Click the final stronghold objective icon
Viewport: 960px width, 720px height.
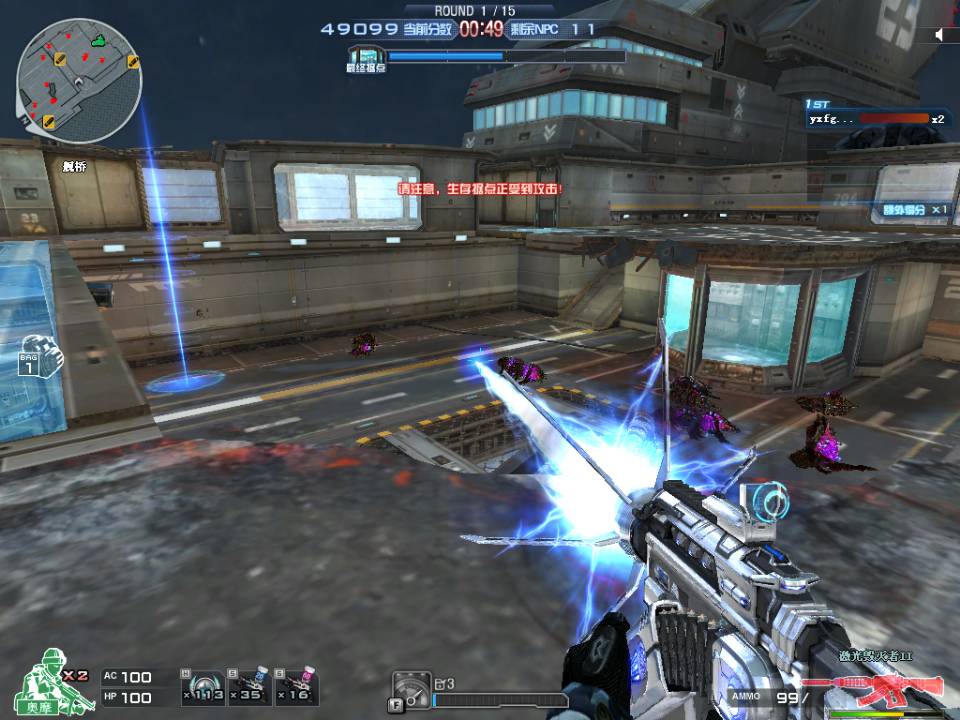click(365, 57)
